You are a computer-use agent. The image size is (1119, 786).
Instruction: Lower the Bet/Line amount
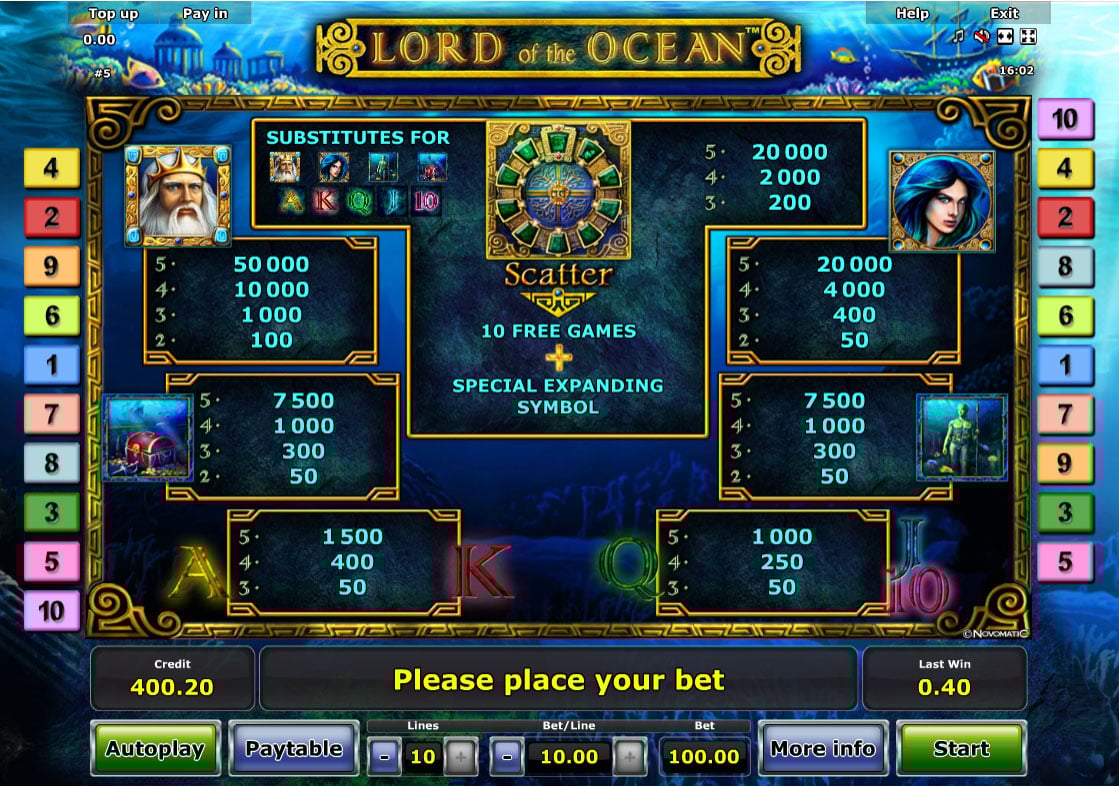pyautogui.click(x=507, y=757)
